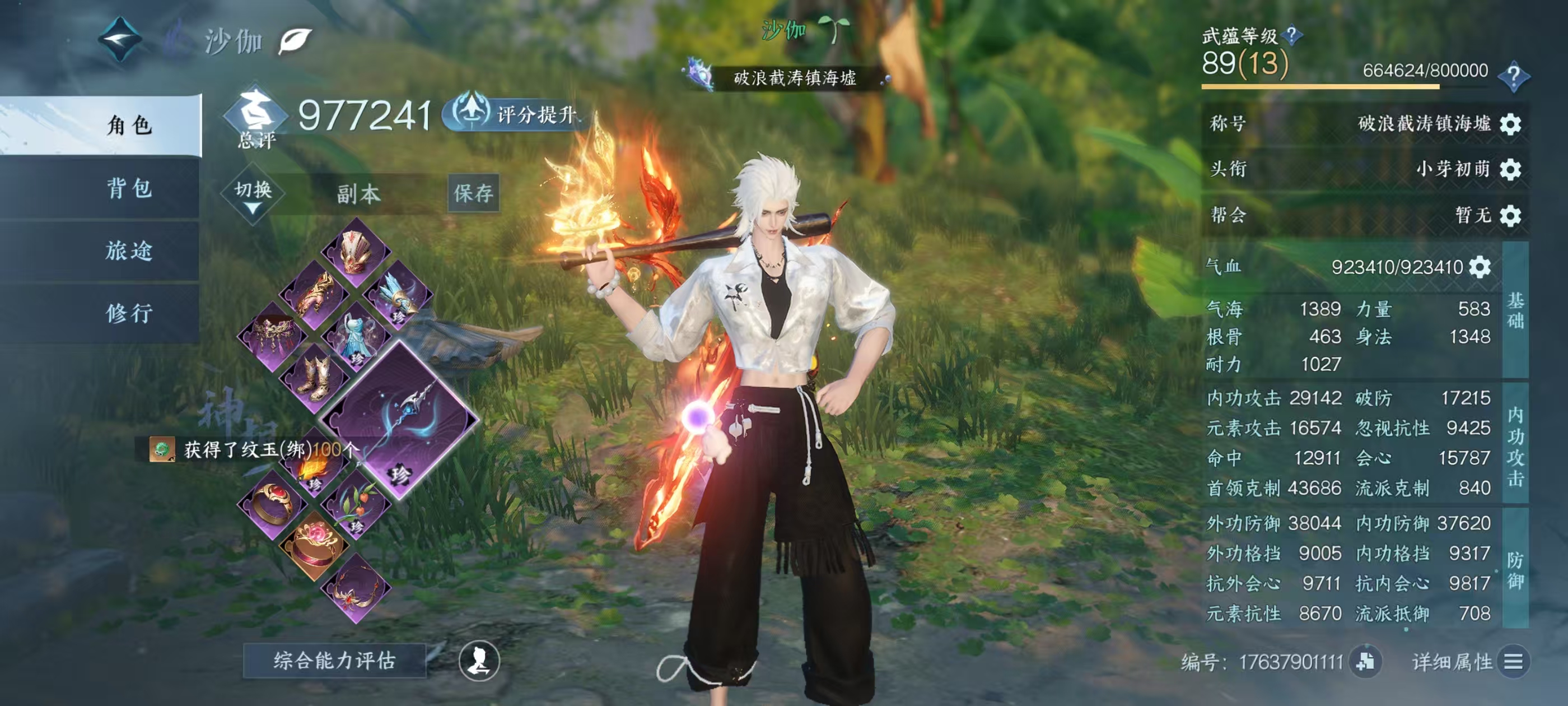Viewport: 1568px width, 706px height.
Task: Open the 综合能力评估 ability evaluation
Action: (x=334, y=660)
